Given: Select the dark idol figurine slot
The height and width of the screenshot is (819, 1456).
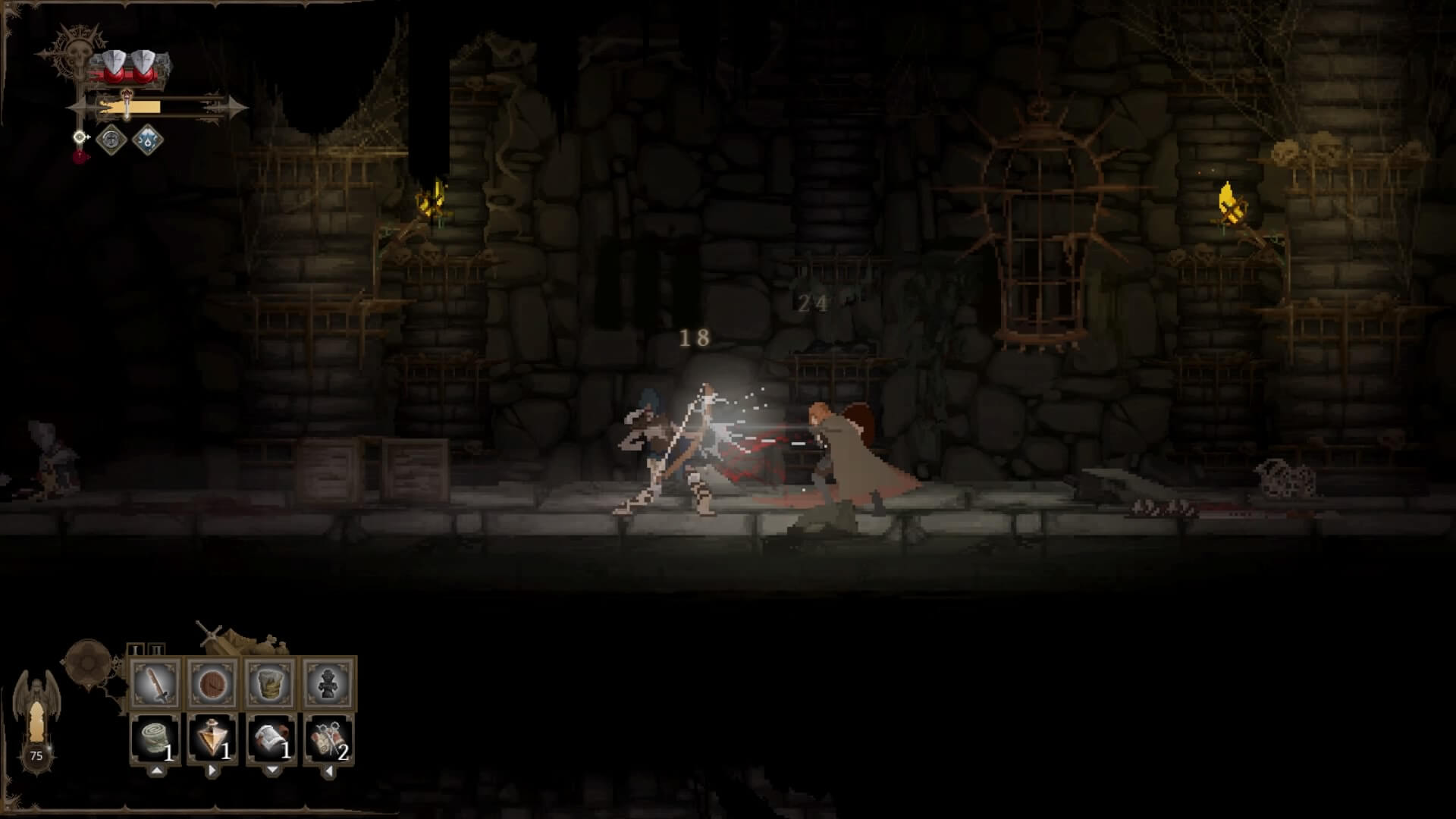Looking at the screenshot, I should pyautogui.click(x=328, y=684).
